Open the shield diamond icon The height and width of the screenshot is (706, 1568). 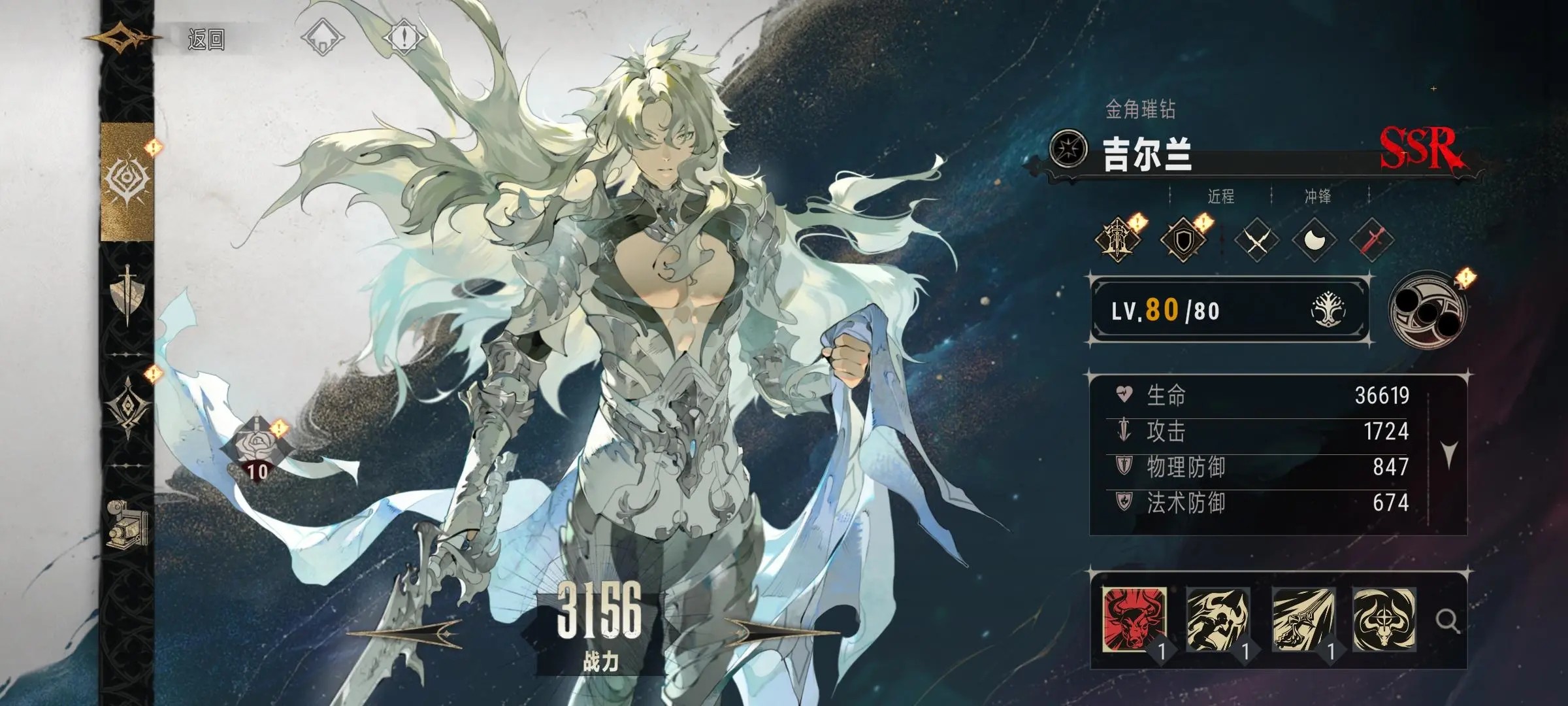click(x=1183, y=240)
